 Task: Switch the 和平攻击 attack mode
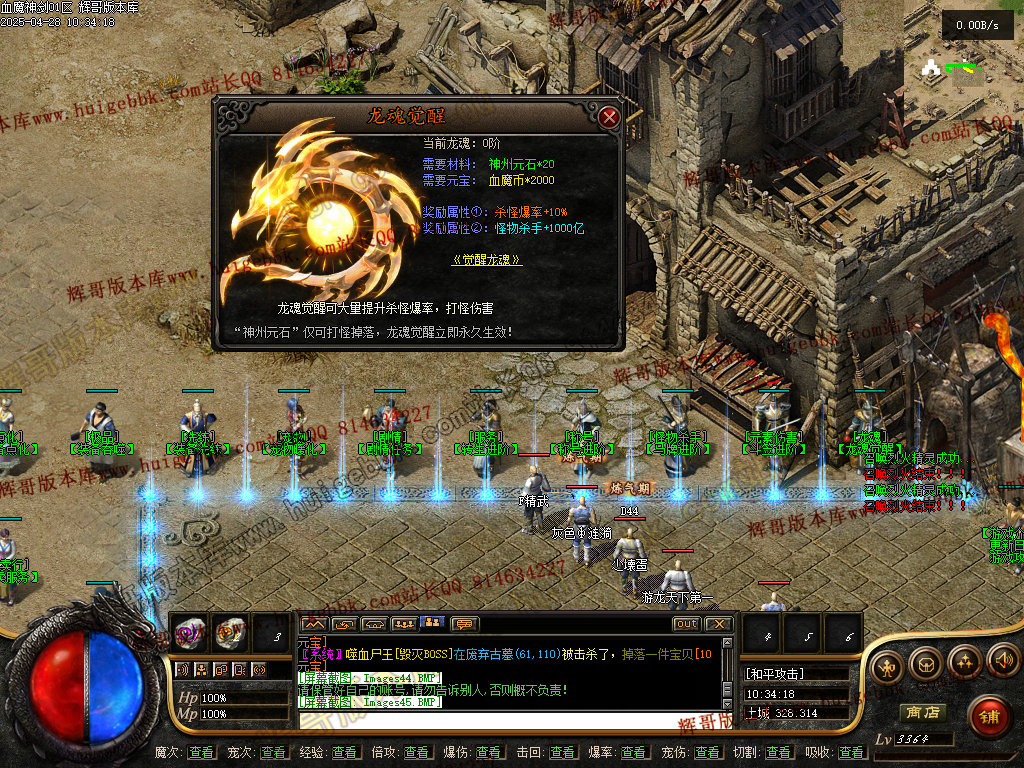776,674
